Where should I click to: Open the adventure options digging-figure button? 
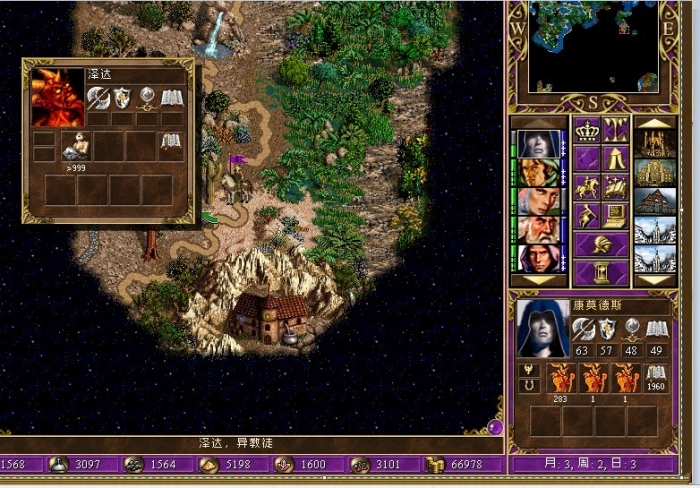[x=586, y=215]
